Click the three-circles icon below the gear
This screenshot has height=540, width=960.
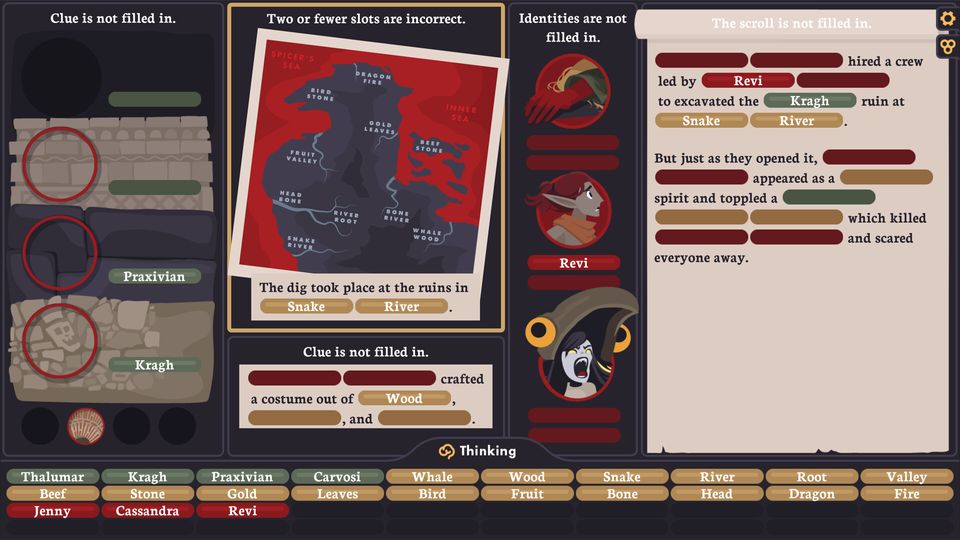click(x=947, y=46)
